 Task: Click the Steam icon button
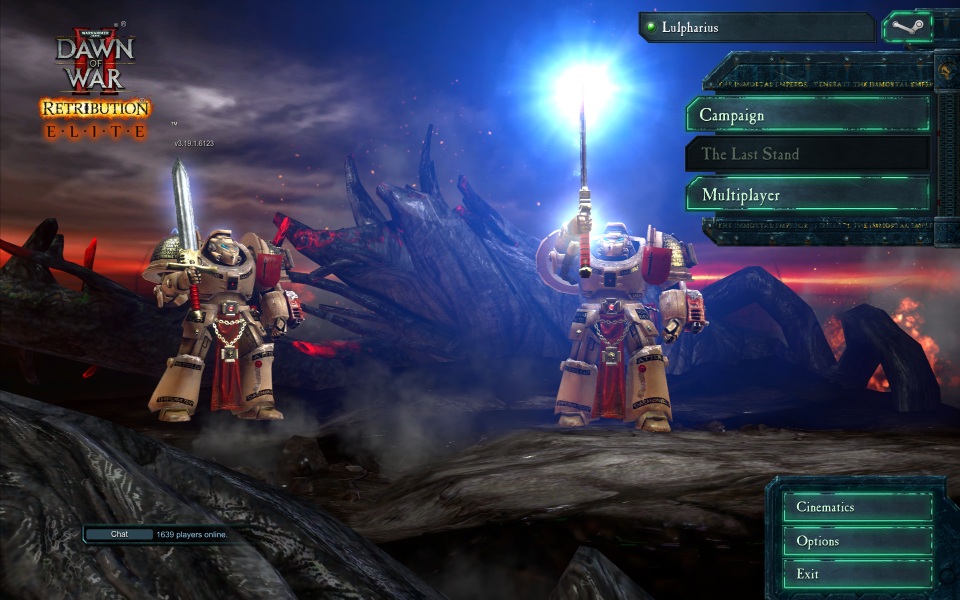[x=905, y=27]
